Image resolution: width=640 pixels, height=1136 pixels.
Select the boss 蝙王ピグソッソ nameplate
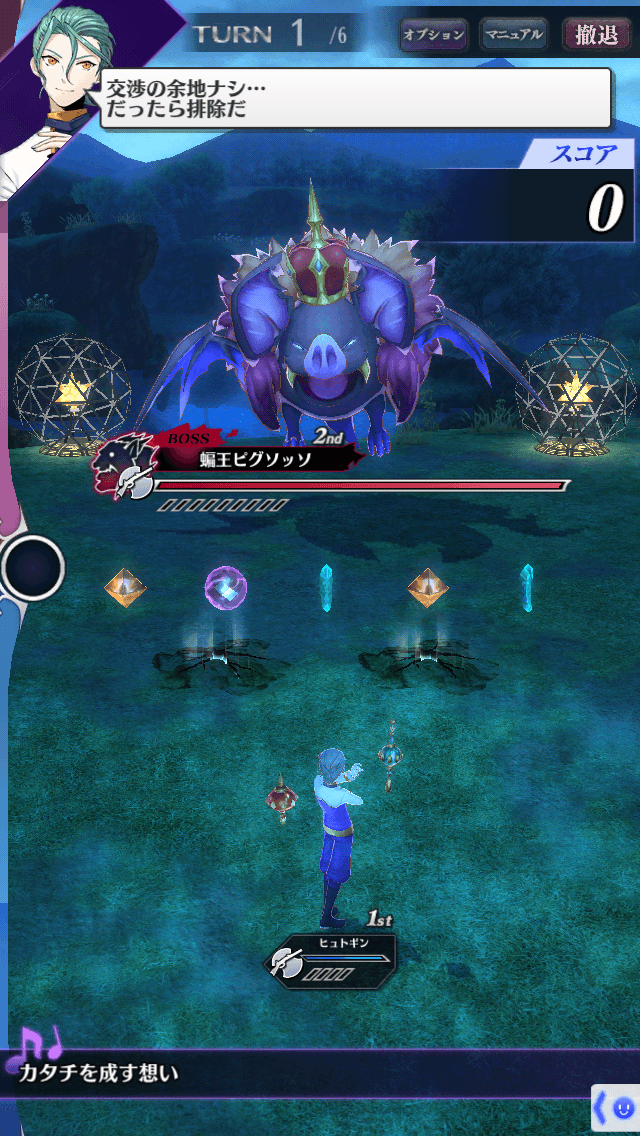(x=256, y=459)
